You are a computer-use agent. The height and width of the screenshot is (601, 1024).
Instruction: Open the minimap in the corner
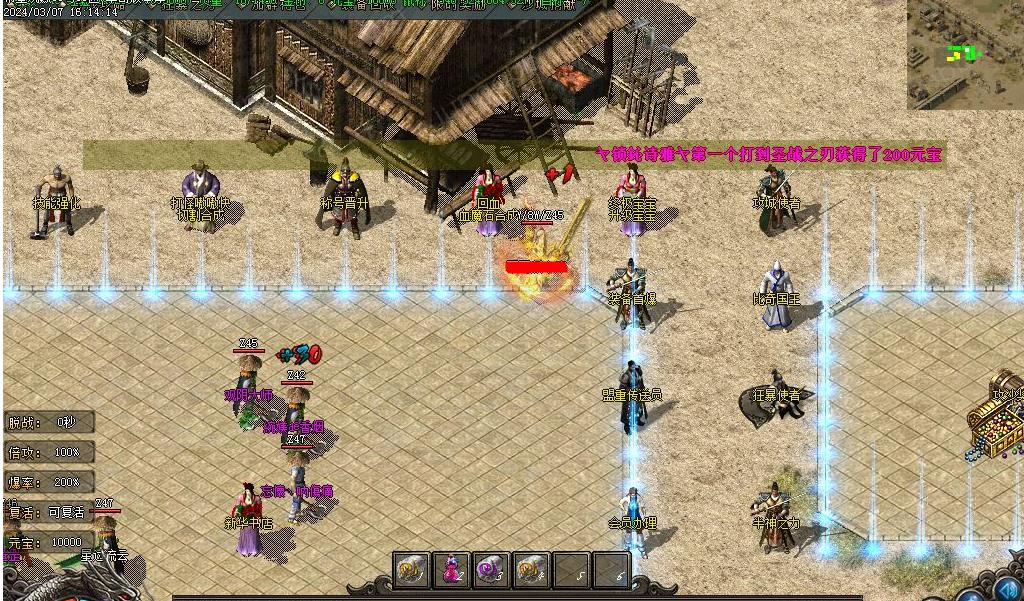[965, 54]
